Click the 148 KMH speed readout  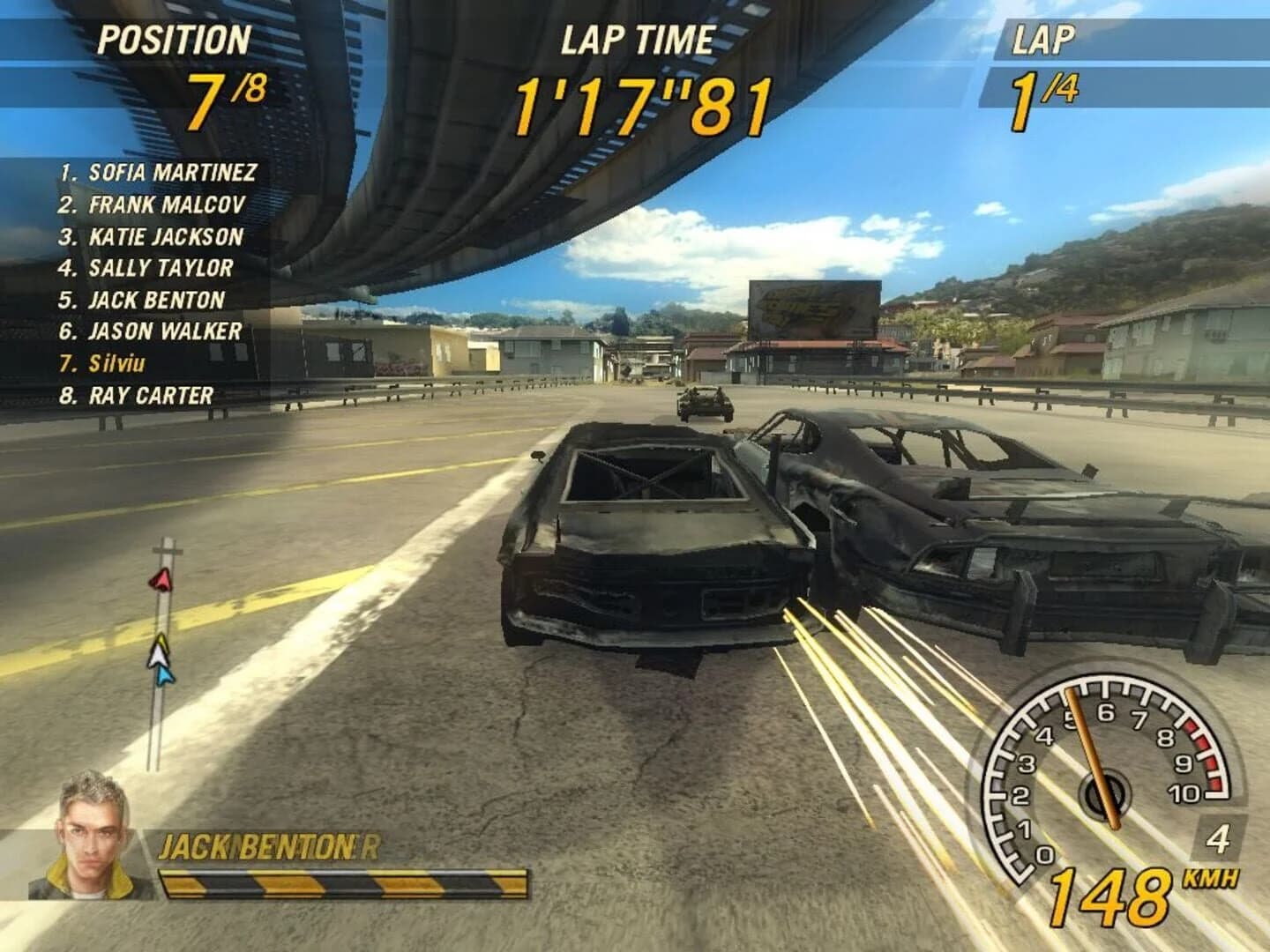pos(1111,896)
